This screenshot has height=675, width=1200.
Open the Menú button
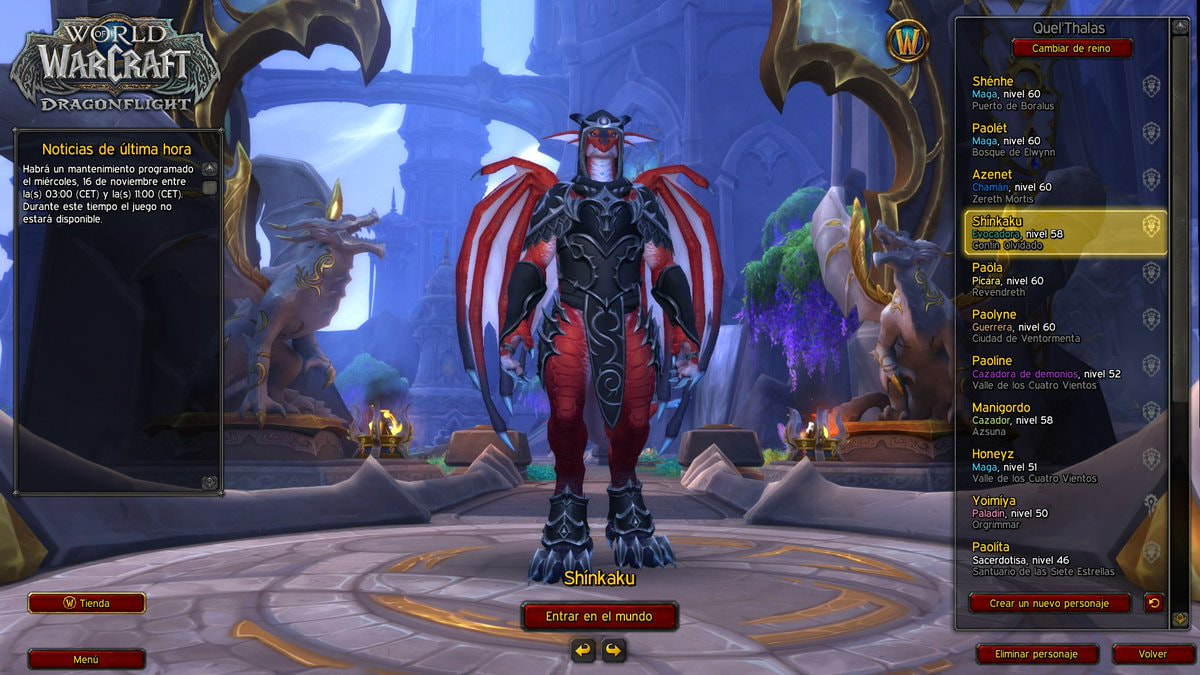(x=87, y=660)
